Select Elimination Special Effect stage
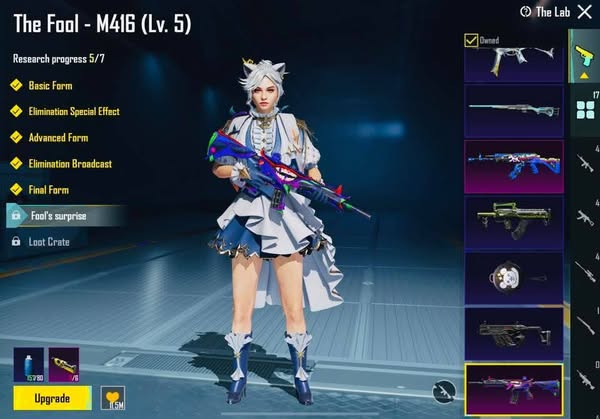 coord(73,111)
